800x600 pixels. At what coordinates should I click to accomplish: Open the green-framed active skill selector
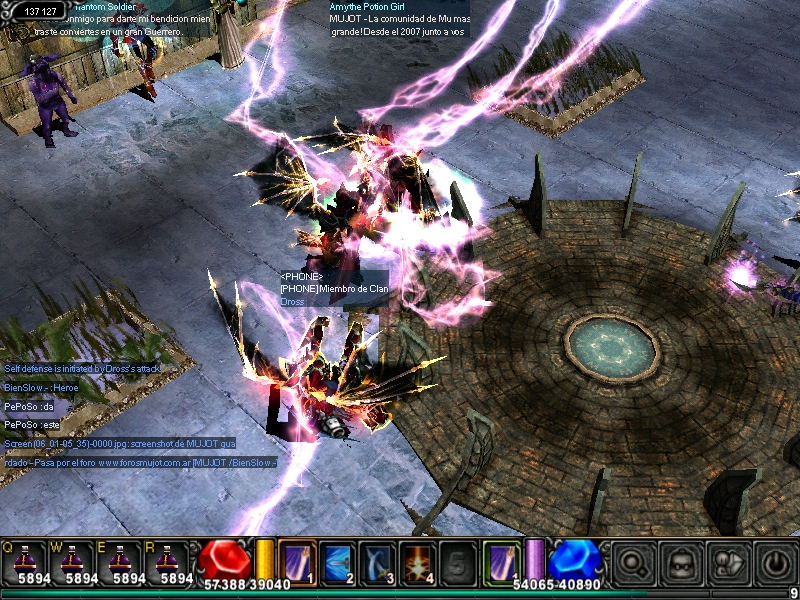click(502, 558)
